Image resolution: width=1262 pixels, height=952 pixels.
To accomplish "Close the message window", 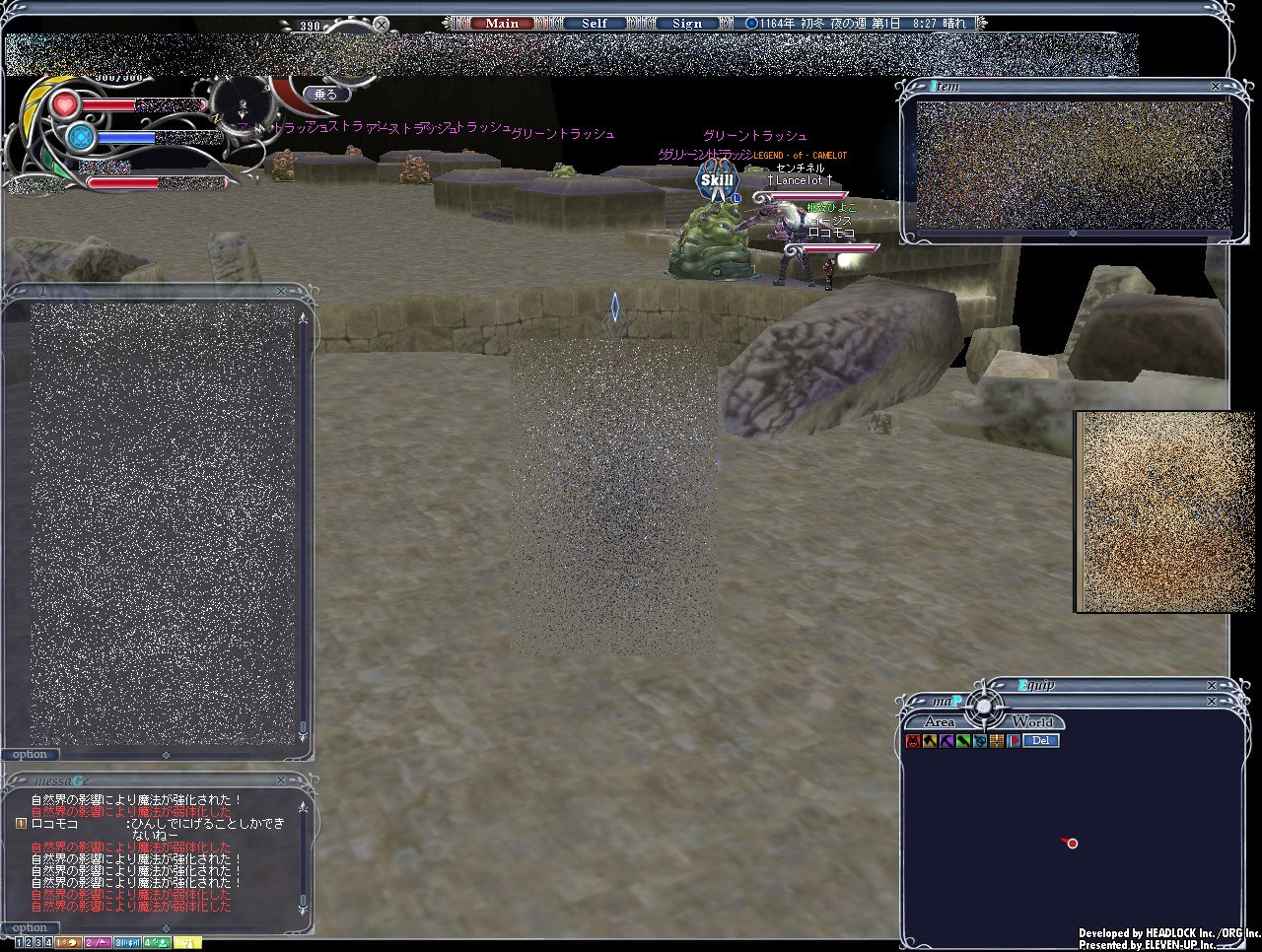I will [x=283, y=781].
